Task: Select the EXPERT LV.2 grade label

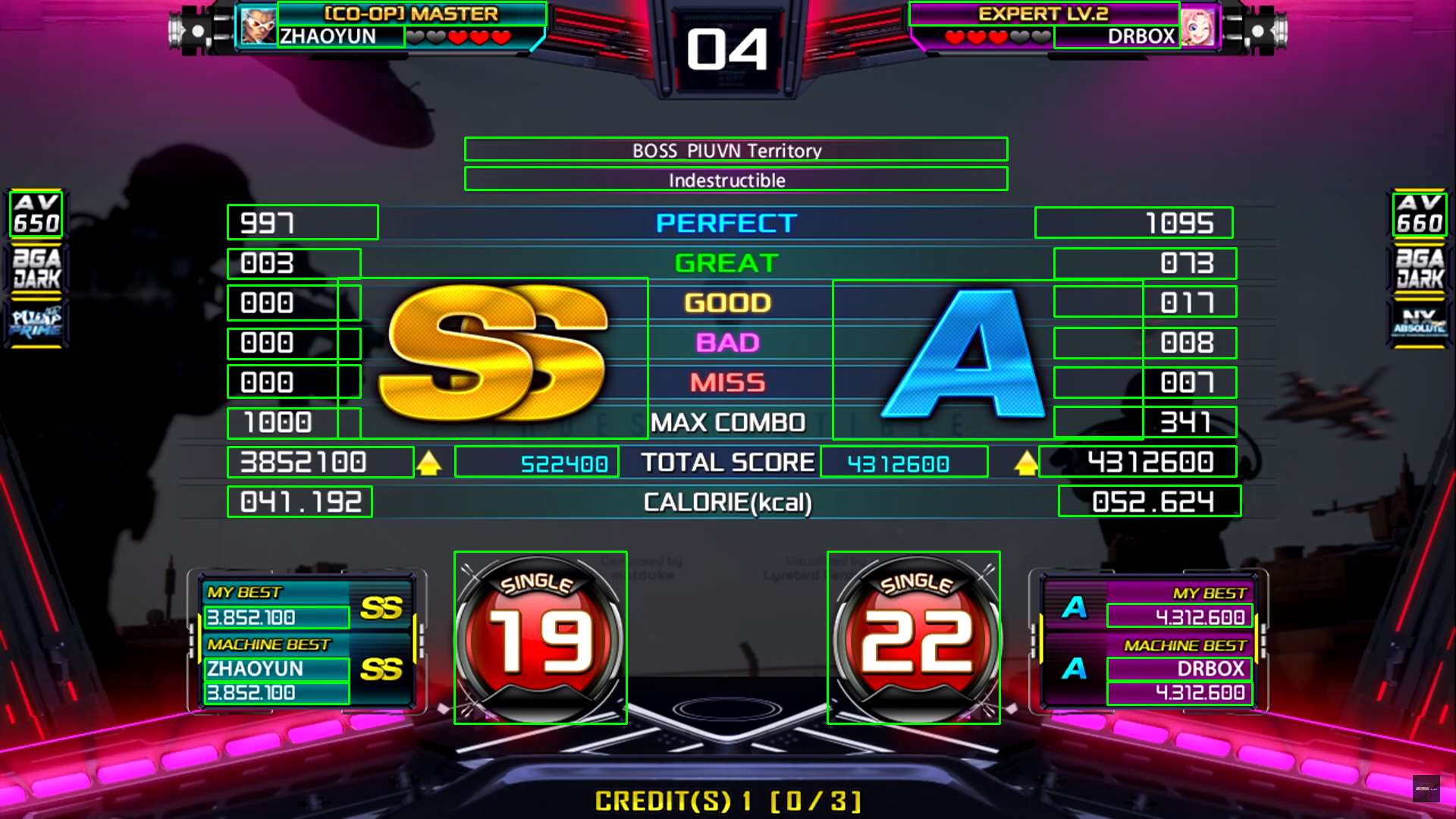Action: tap(1044, 13)
